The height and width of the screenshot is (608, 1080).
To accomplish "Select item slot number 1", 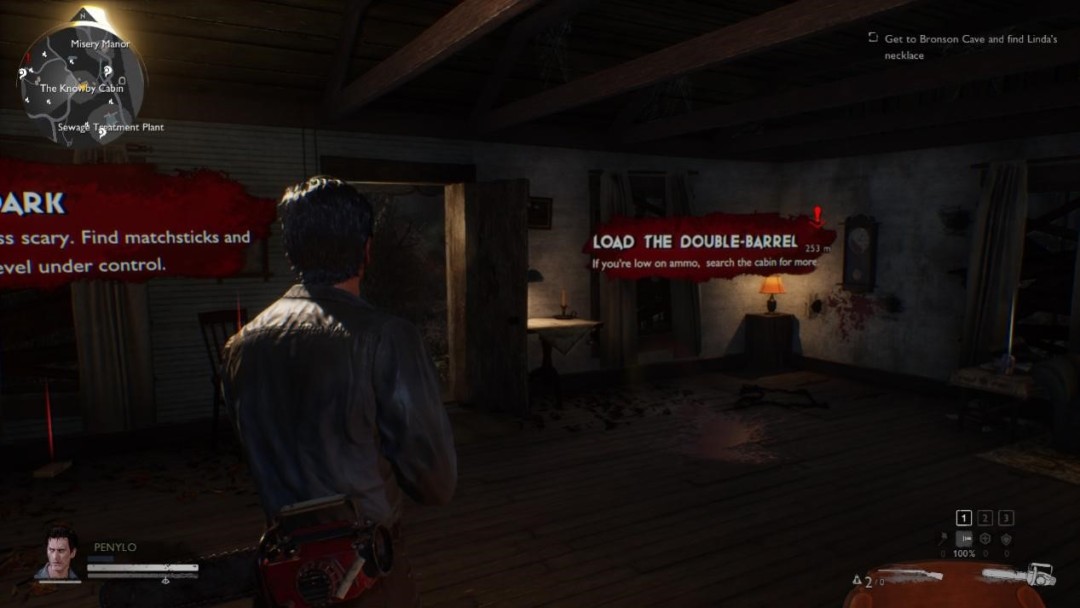I will tap(964, 518).
